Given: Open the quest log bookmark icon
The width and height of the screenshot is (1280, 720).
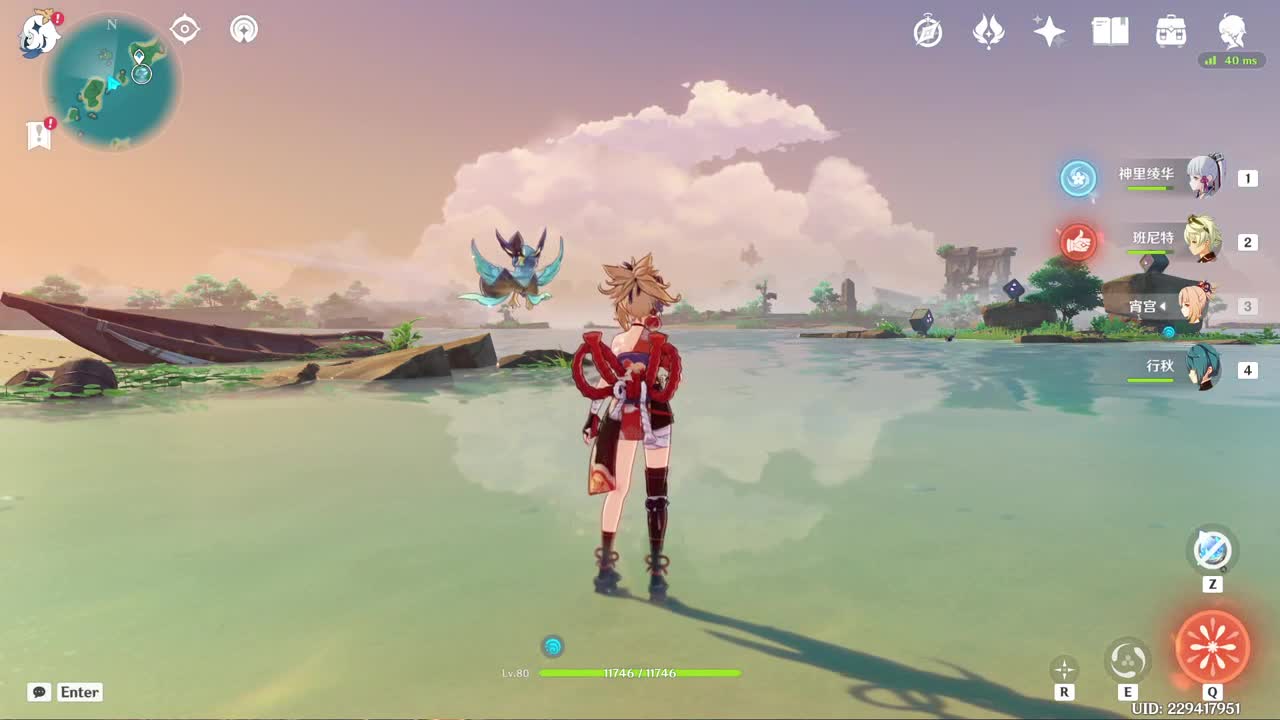Looking at the screenshot, I should coord(39,134).
